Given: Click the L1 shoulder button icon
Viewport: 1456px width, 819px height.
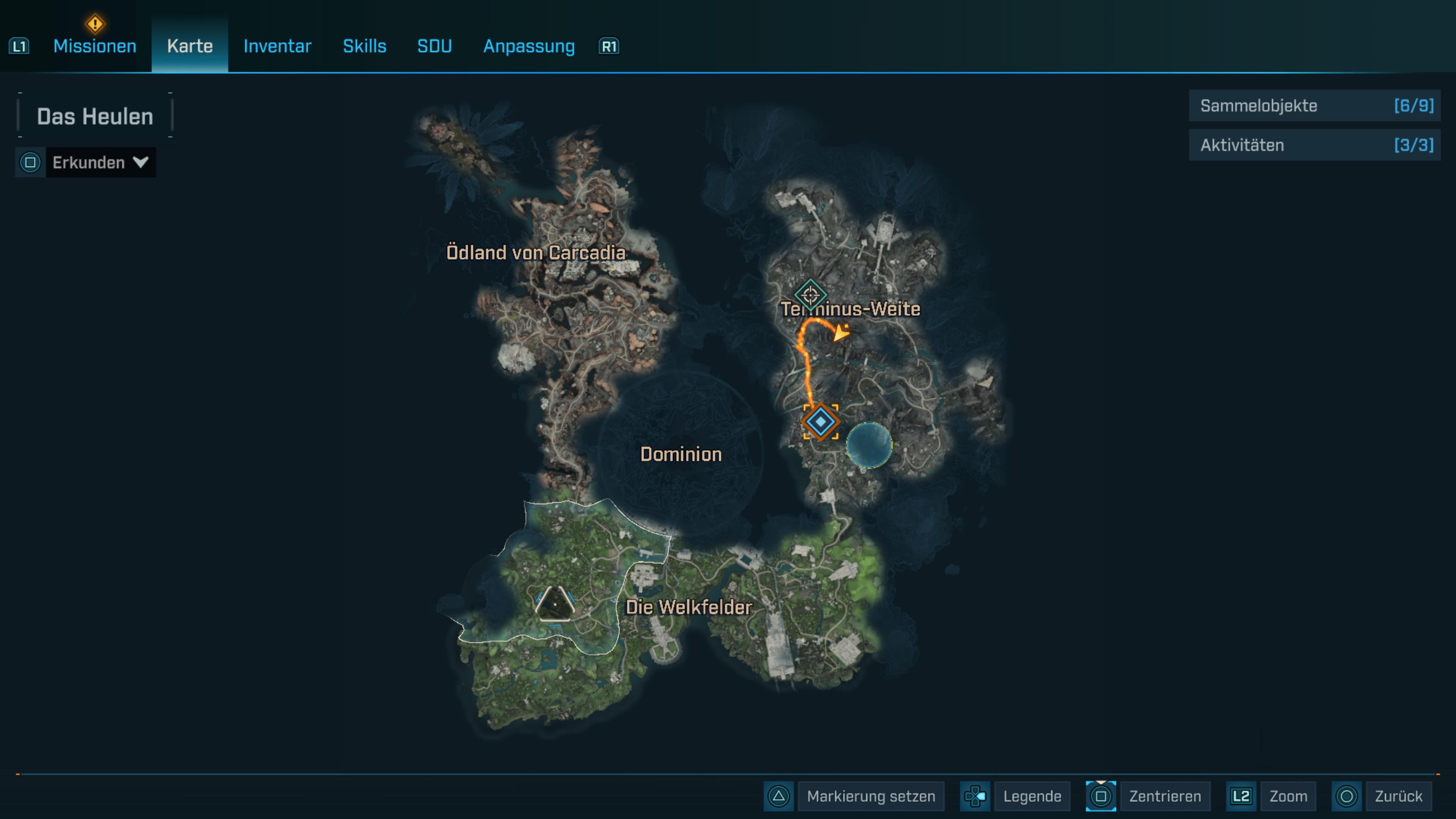Looking at the screenshot, I should (x=19, y=46).
